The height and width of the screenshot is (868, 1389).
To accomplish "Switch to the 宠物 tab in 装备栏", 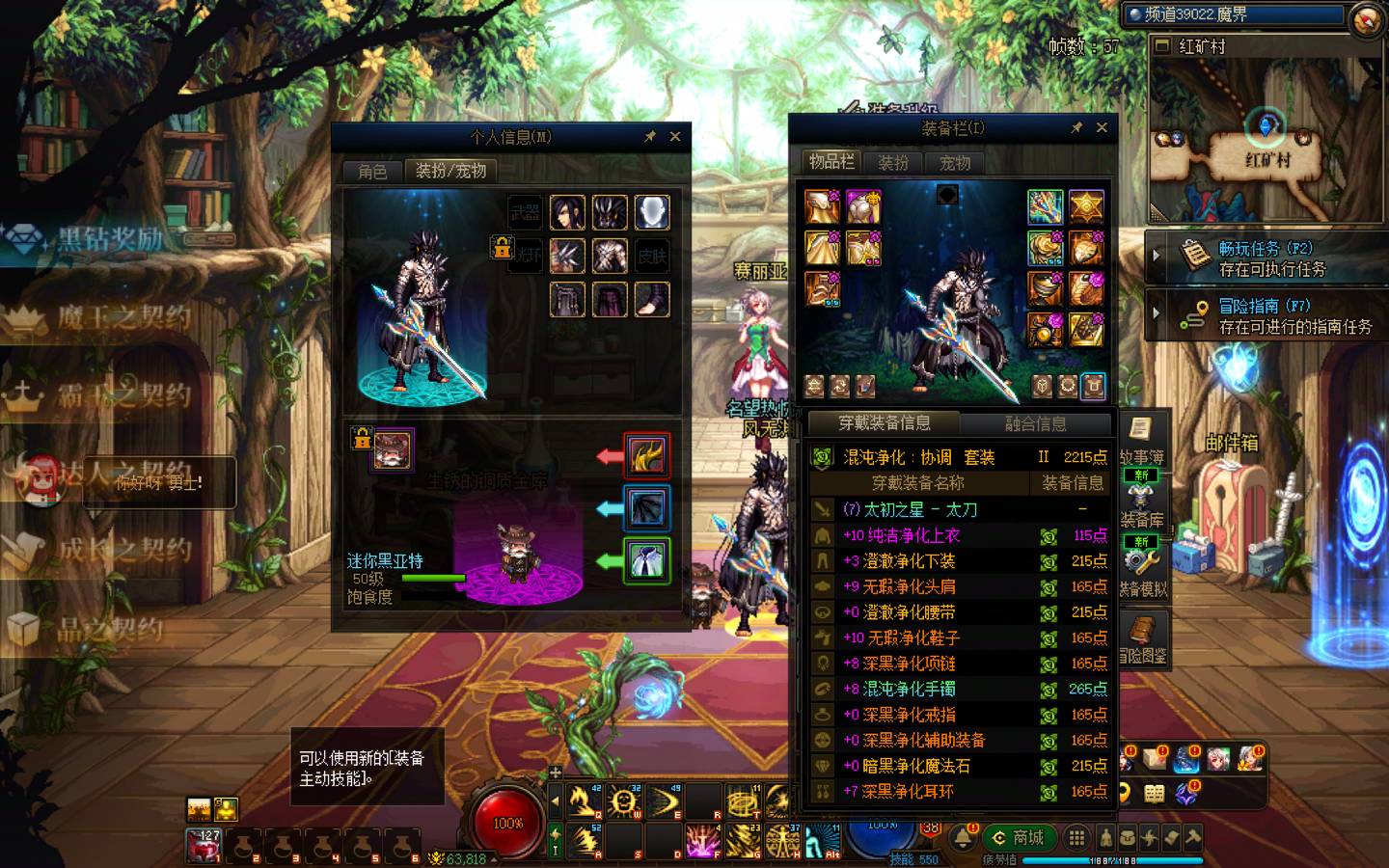I will coord(955,163).
